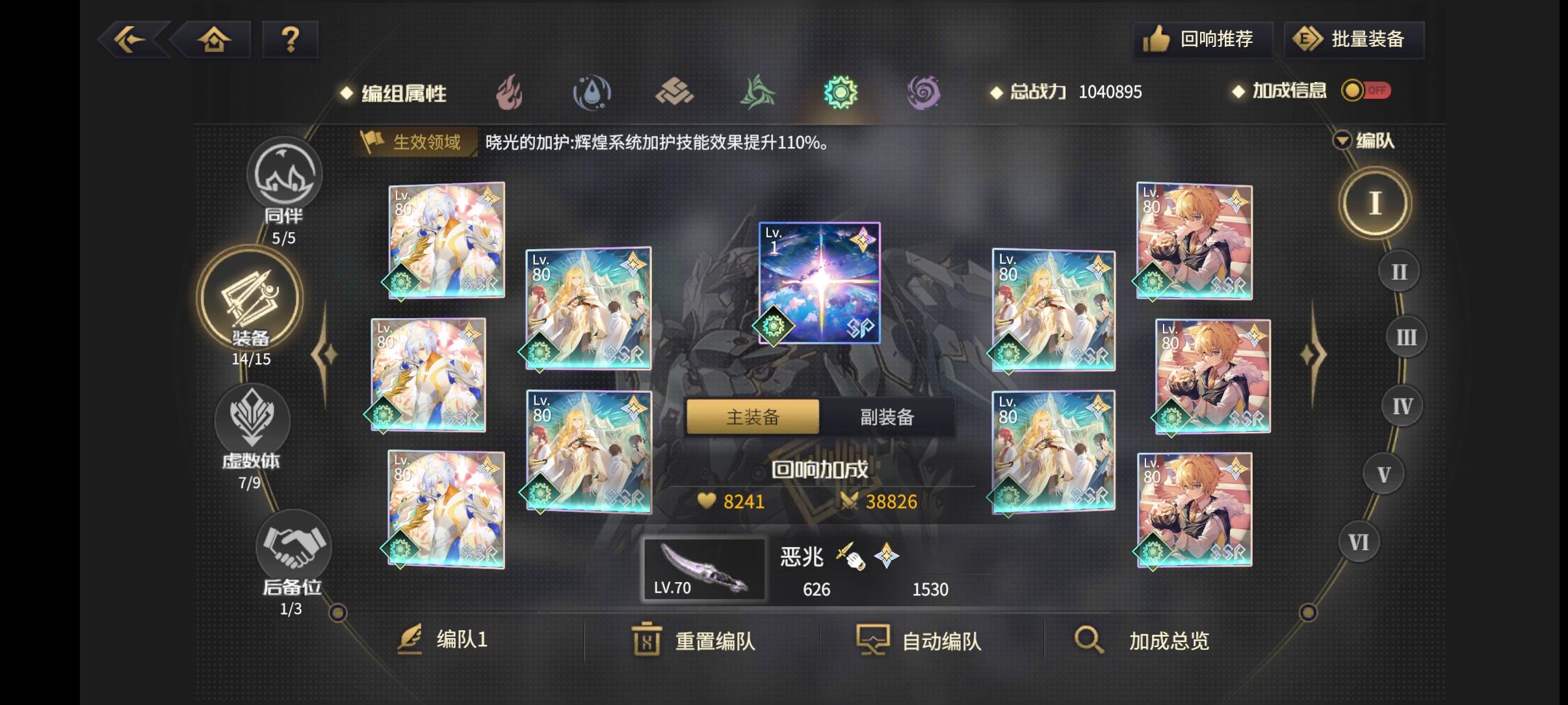The width and height of the screenshot is (1568, 705).
Task: Select the Lv.70 恶兆 weapon thumbnail
Action: click(704, 568)
